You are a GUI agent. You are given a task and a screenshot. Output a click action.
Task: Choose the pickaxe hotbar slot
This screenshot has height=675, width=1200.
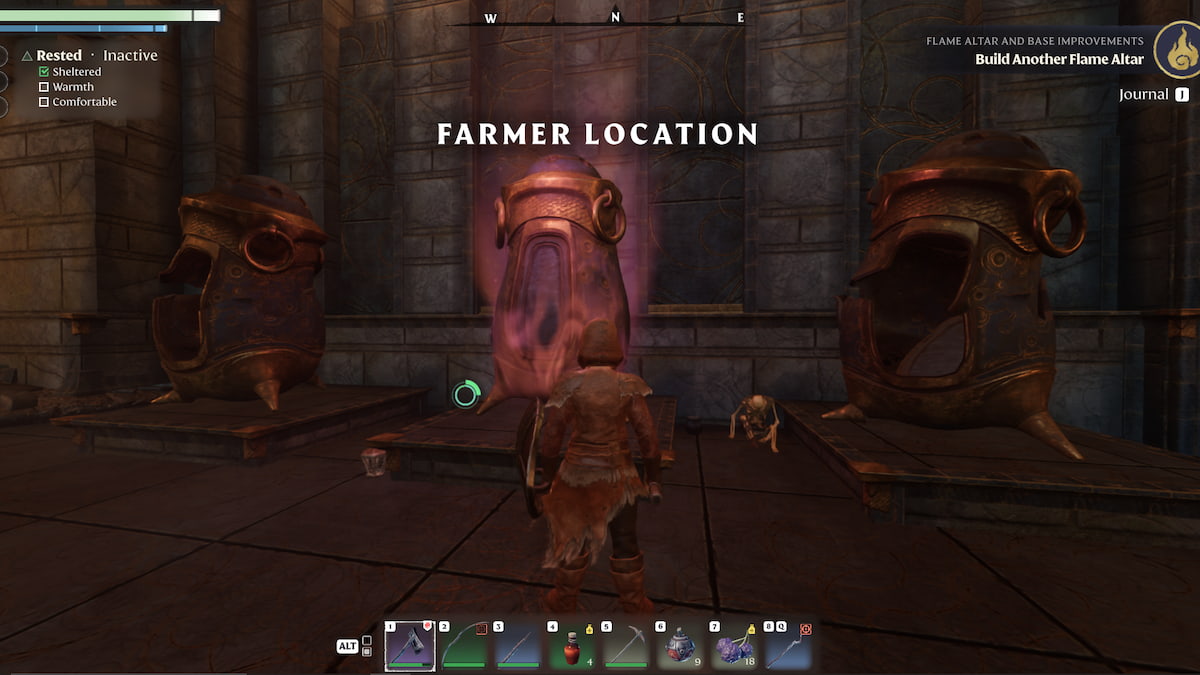point(626,646)
